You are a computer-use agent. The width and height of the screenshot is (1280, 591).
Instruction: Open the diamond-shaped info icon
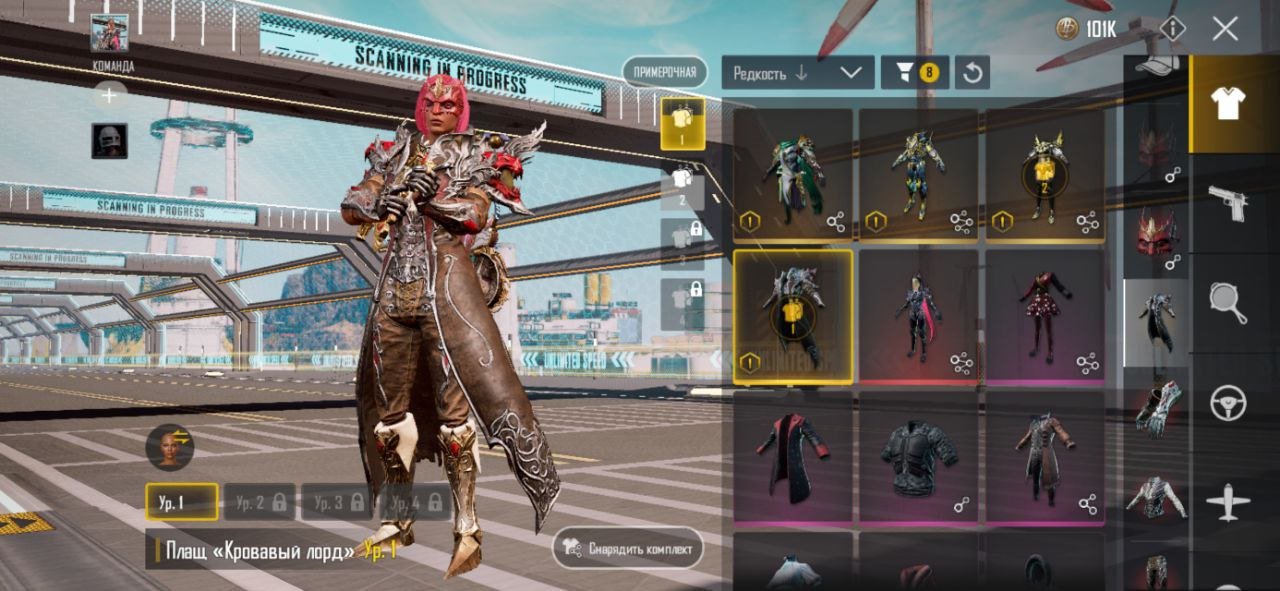tap(1171, 29)
